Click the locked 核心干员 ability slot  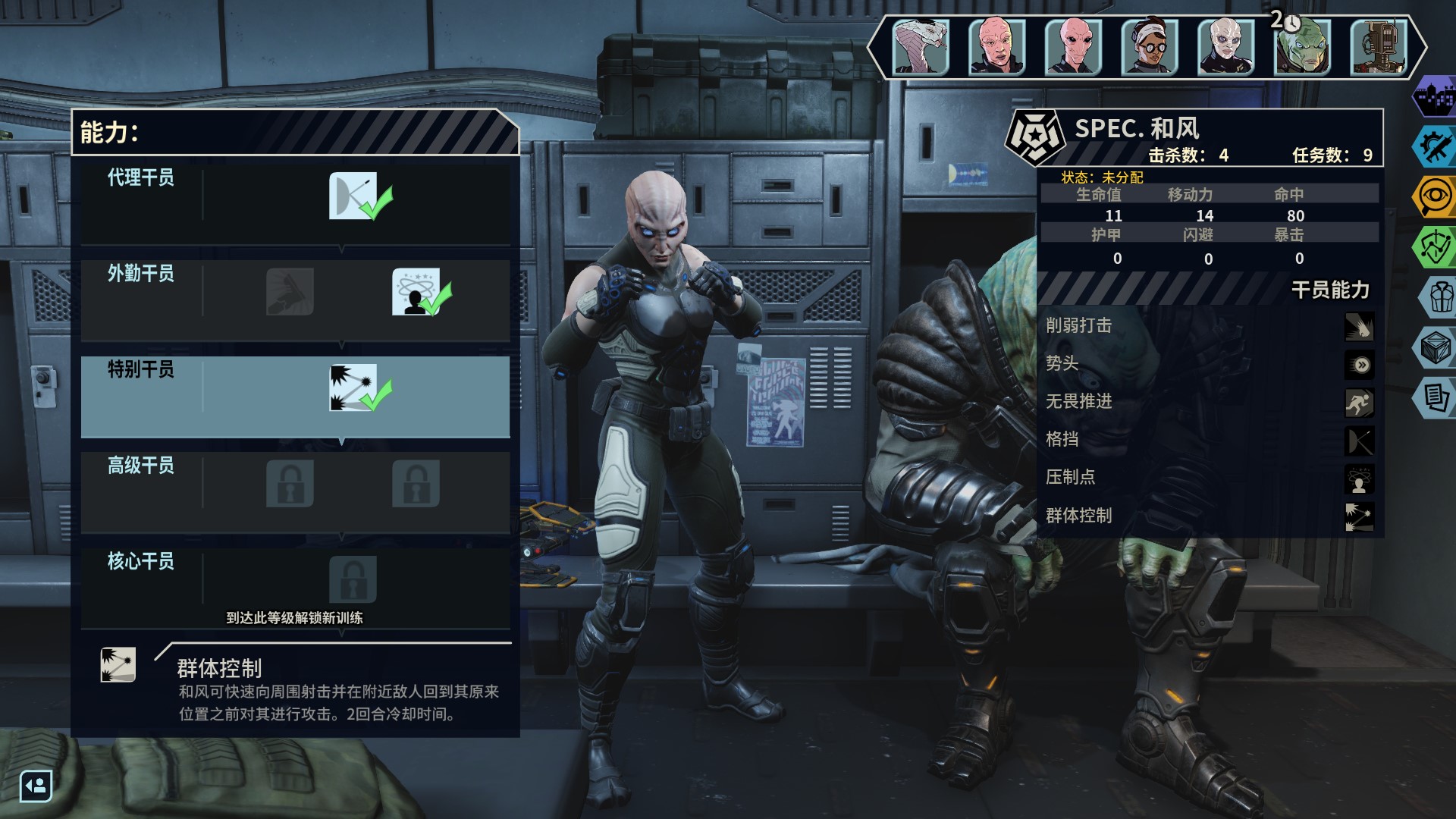point(353,579)
